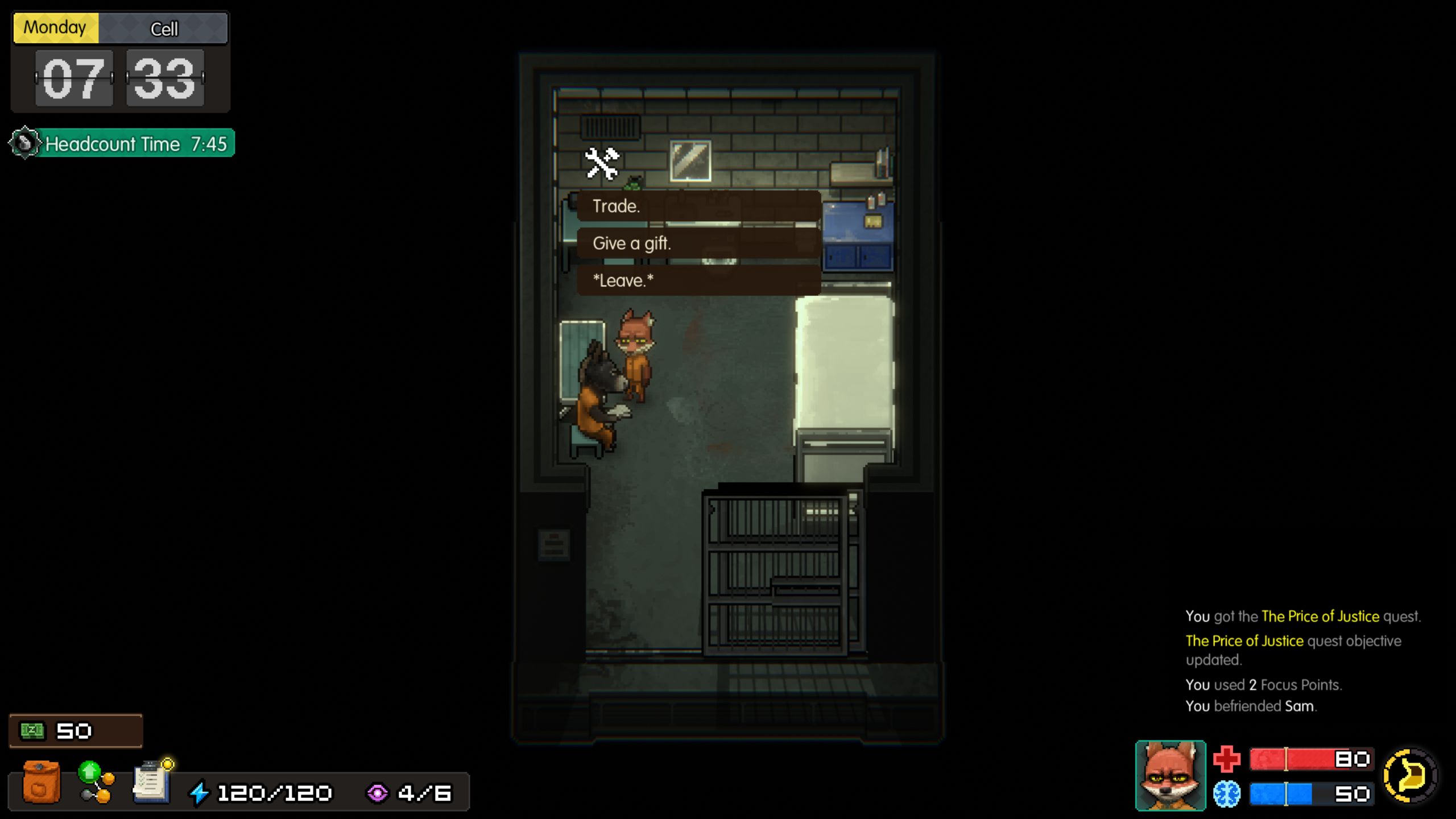Click the fox character portrait

[x=1170, y=776]
